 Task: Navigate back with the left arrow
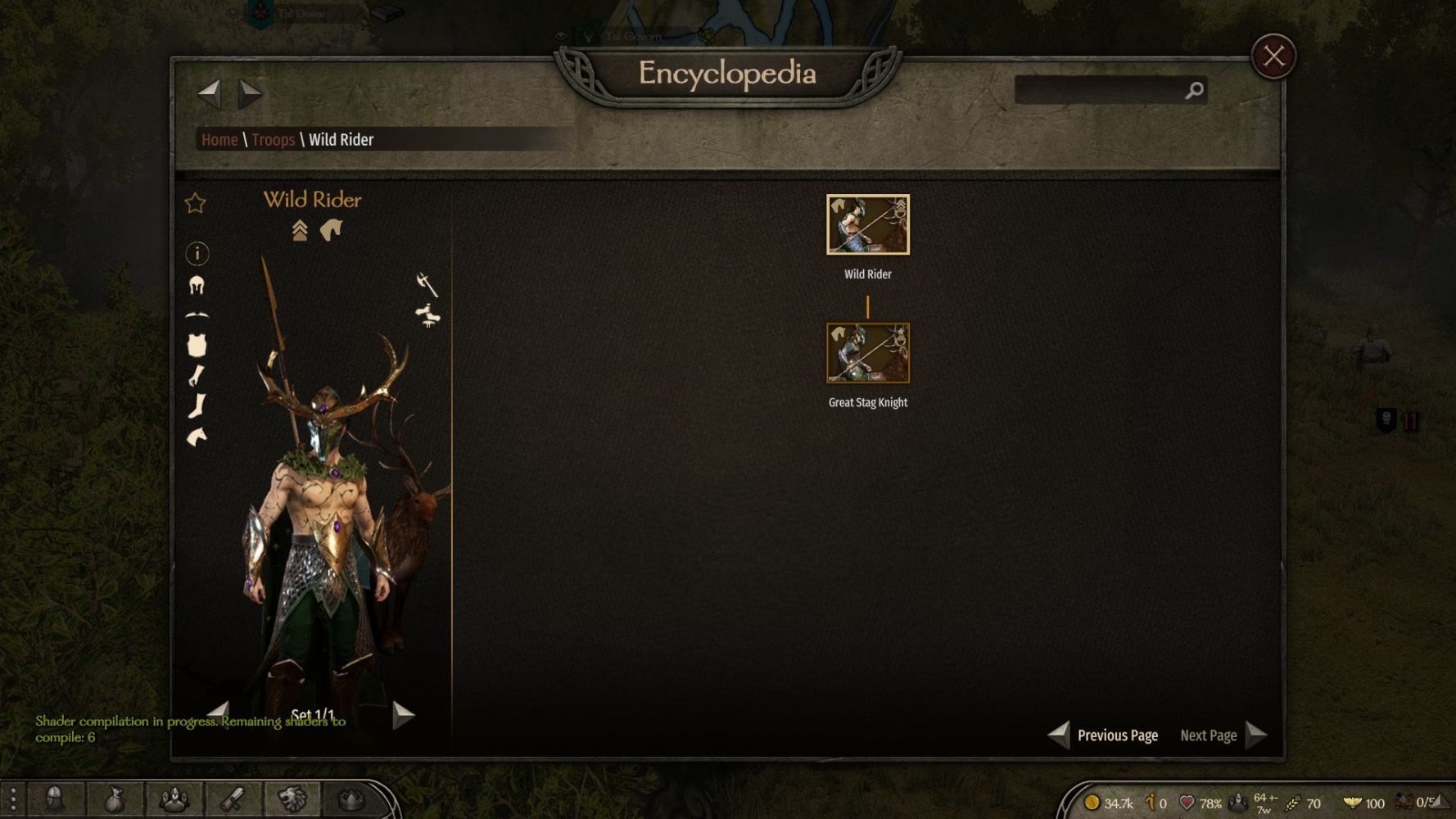[210, 93]
